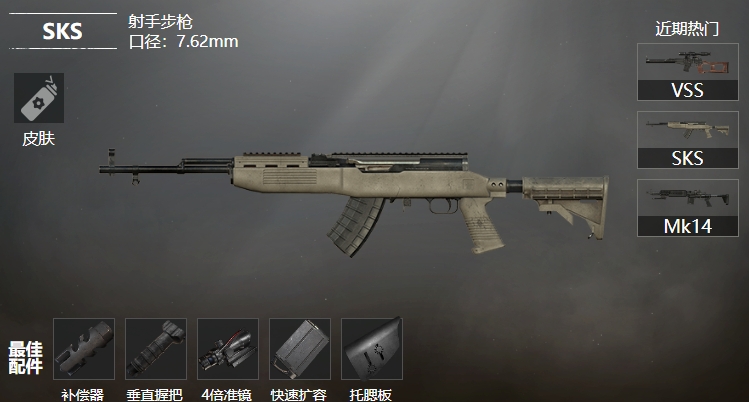Pick the 4倍准镜 scope attachment
Screen dimensions: 749x402
click(x=228, y=349)
